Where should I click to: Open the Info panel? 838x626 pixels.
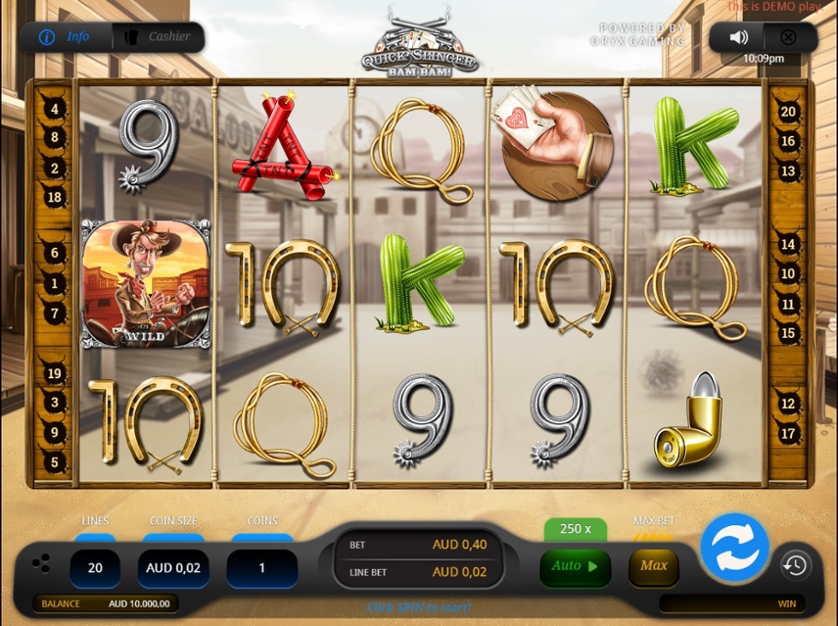[65, 37]
